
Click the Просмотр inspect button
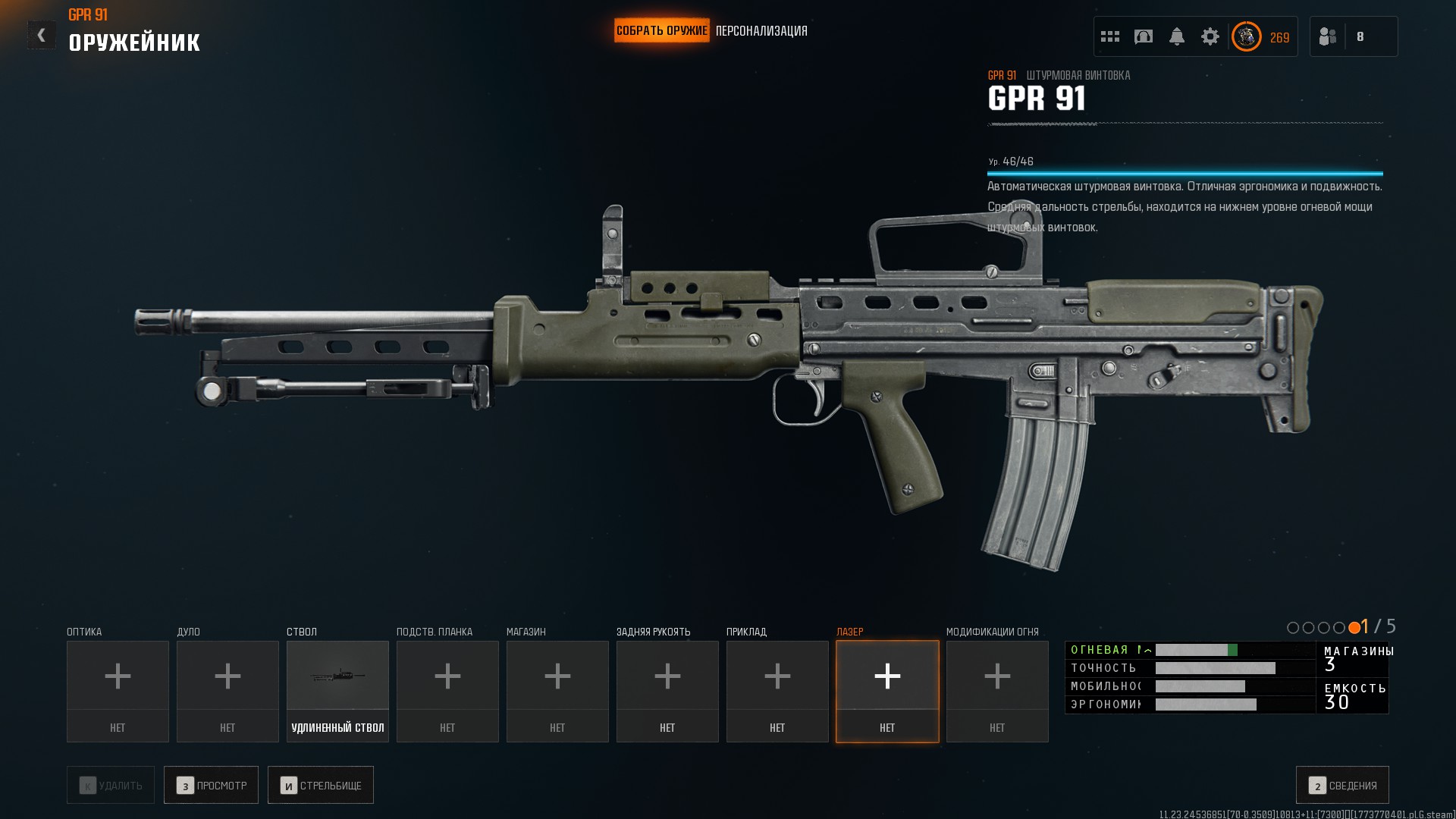pyautogui.click(x=211, y=786)
